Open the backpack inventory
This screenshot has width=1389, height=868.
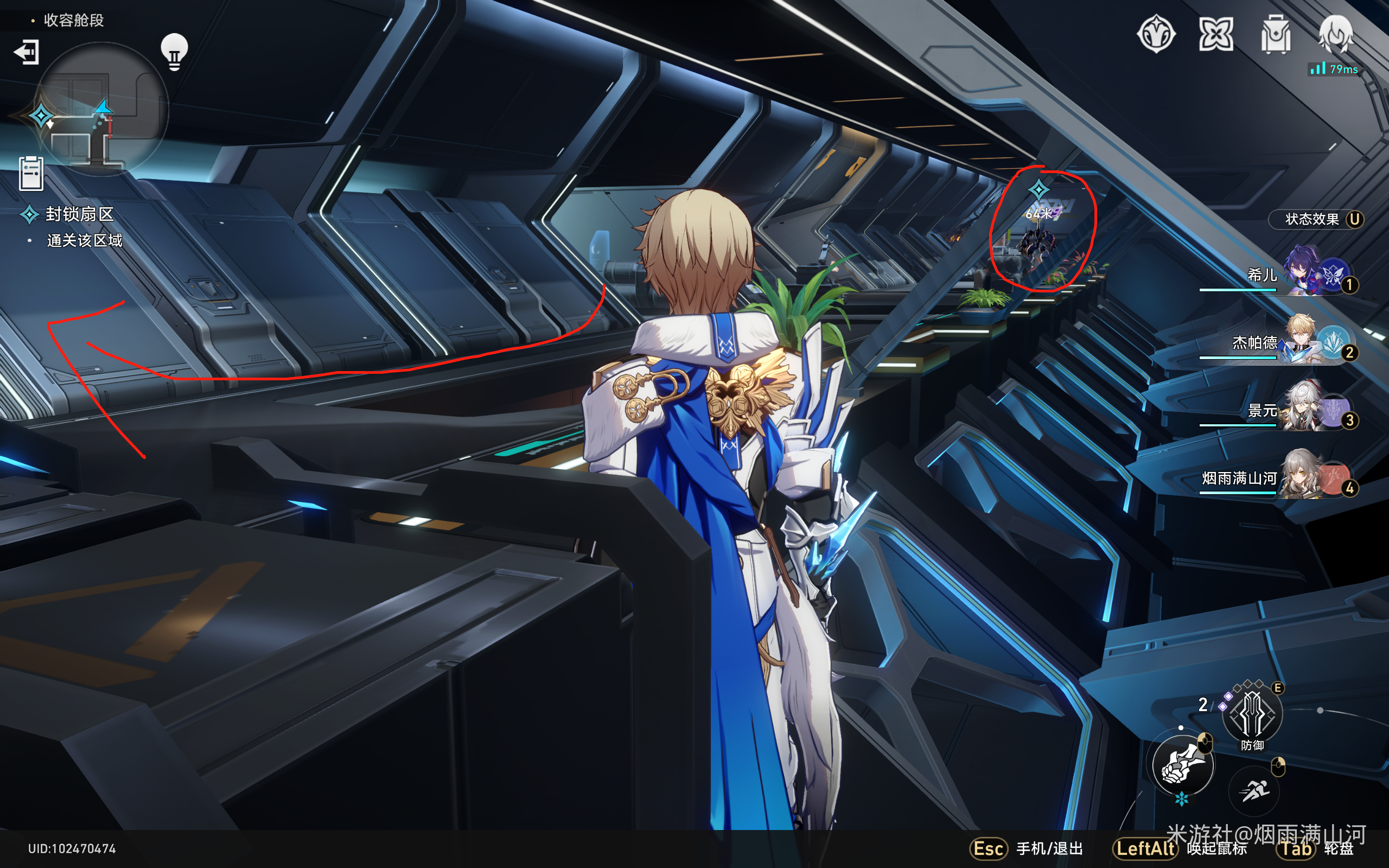point(1276,34)
